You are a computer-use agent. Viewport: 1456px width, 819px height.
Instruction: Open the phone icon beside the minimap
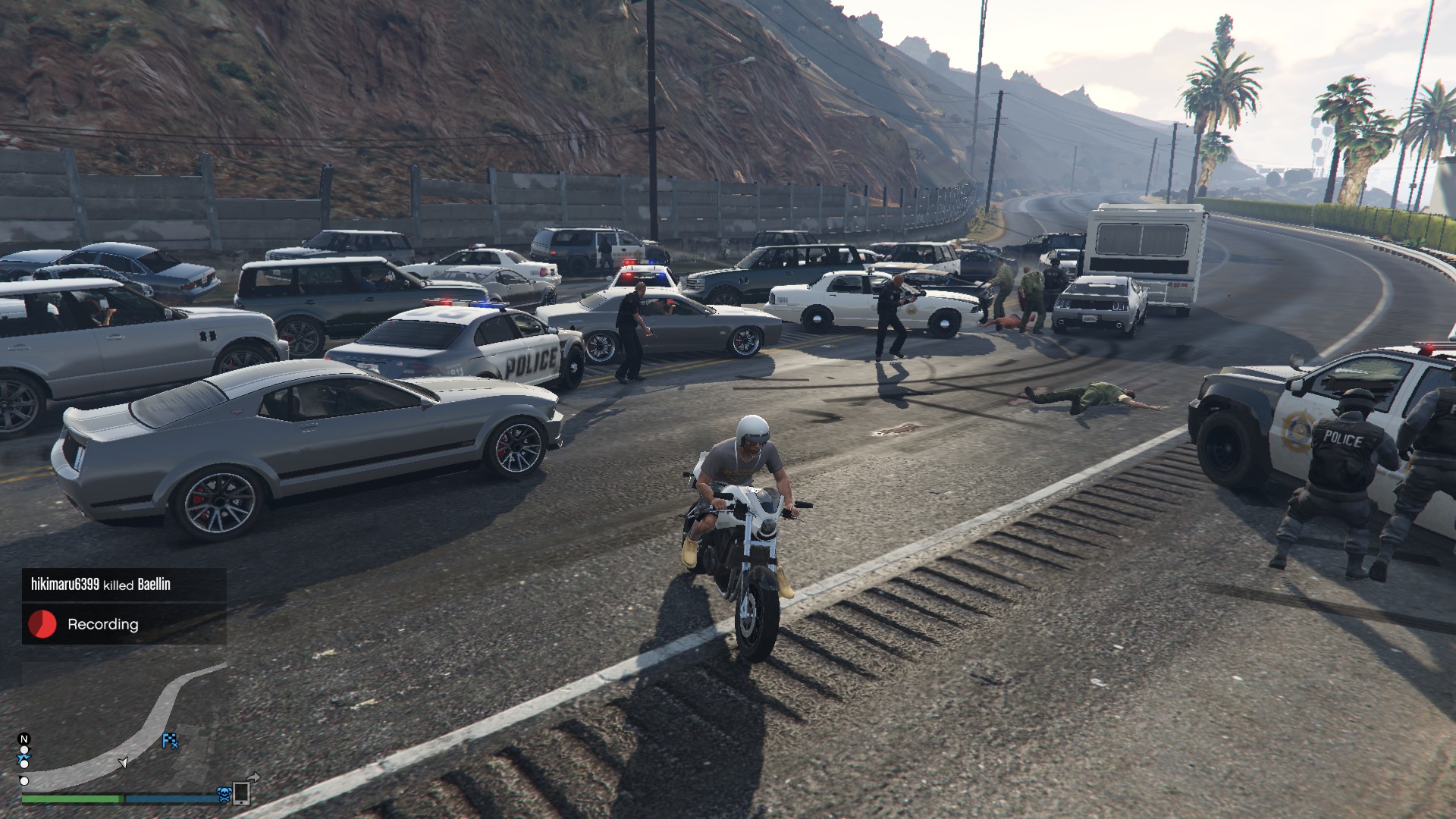[242, 792]
